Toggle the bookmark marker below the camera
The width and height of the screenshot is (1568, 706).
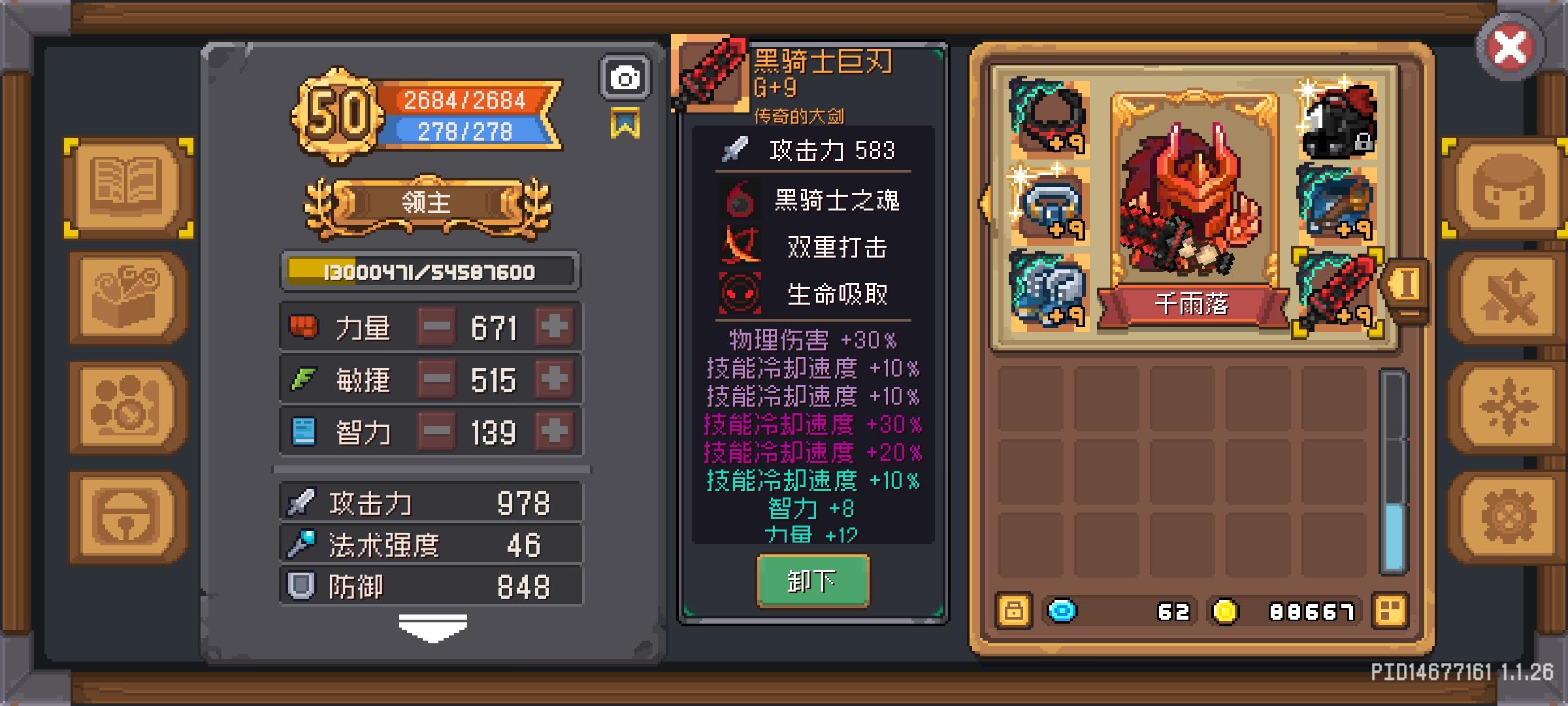coord(626,122)
